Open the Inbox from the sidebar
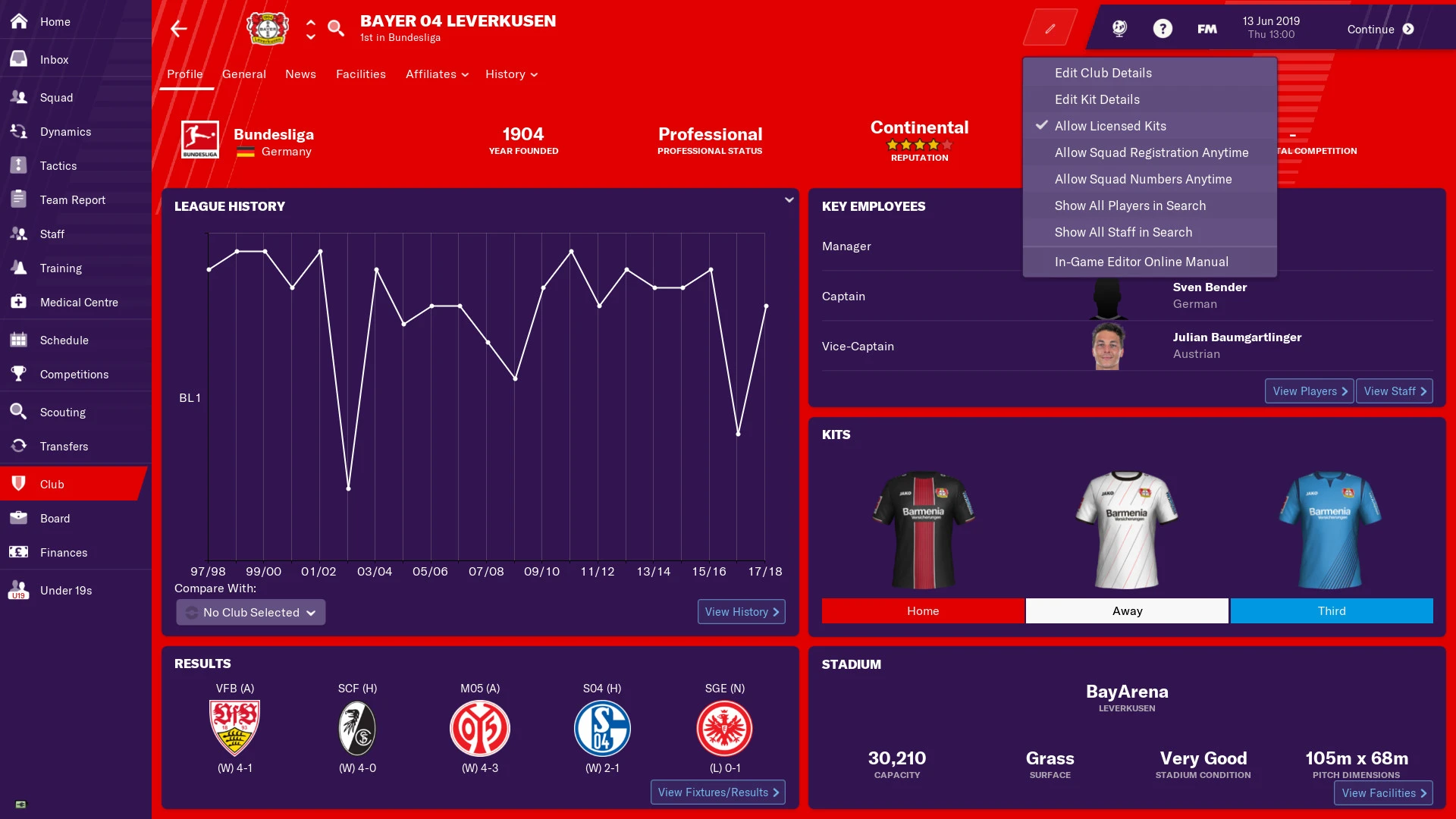1456x819 pixels. coord(53,59)
